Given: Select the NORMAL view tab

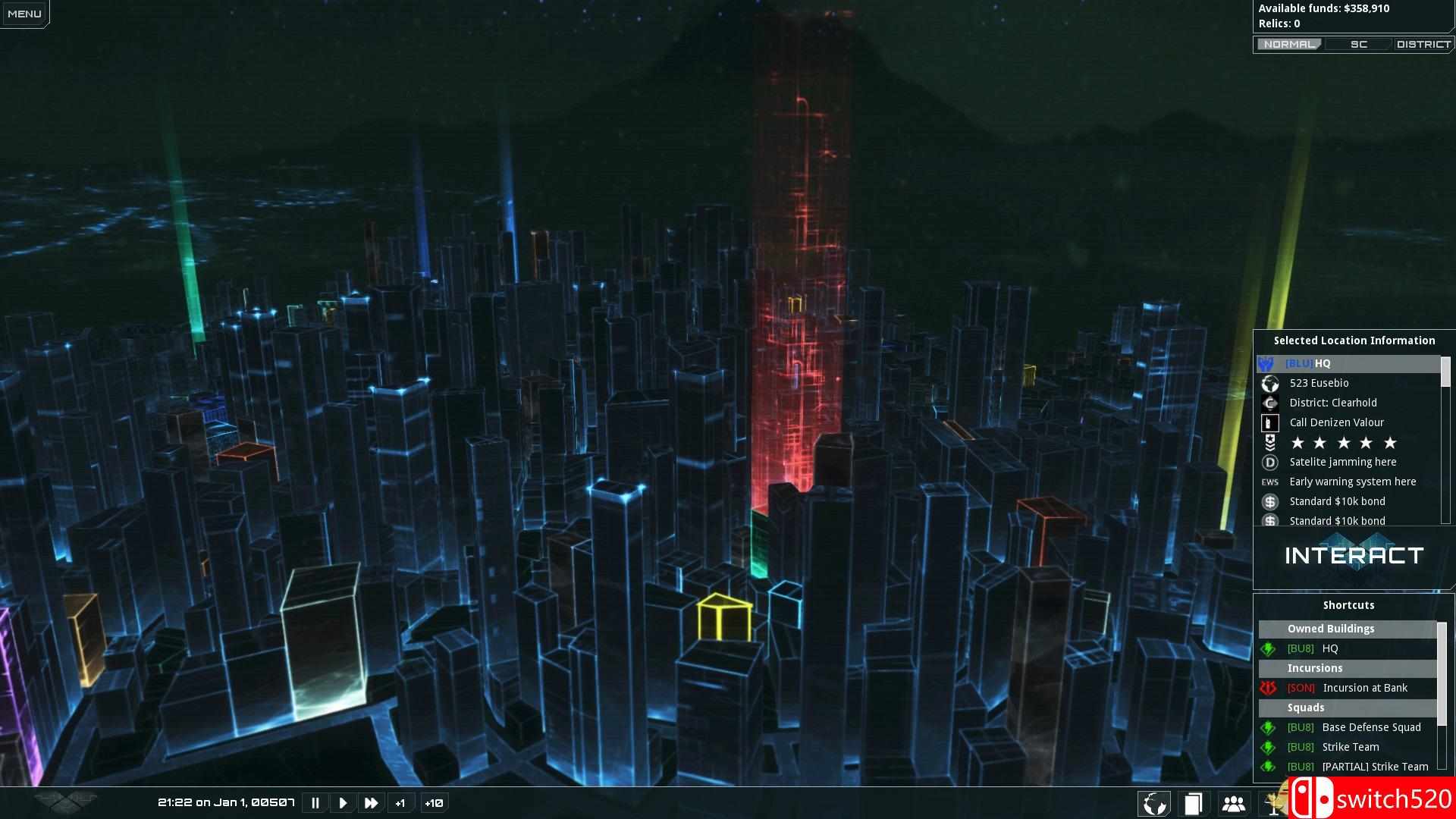Looking at the screenshot, I should (x=1289, y=44).
